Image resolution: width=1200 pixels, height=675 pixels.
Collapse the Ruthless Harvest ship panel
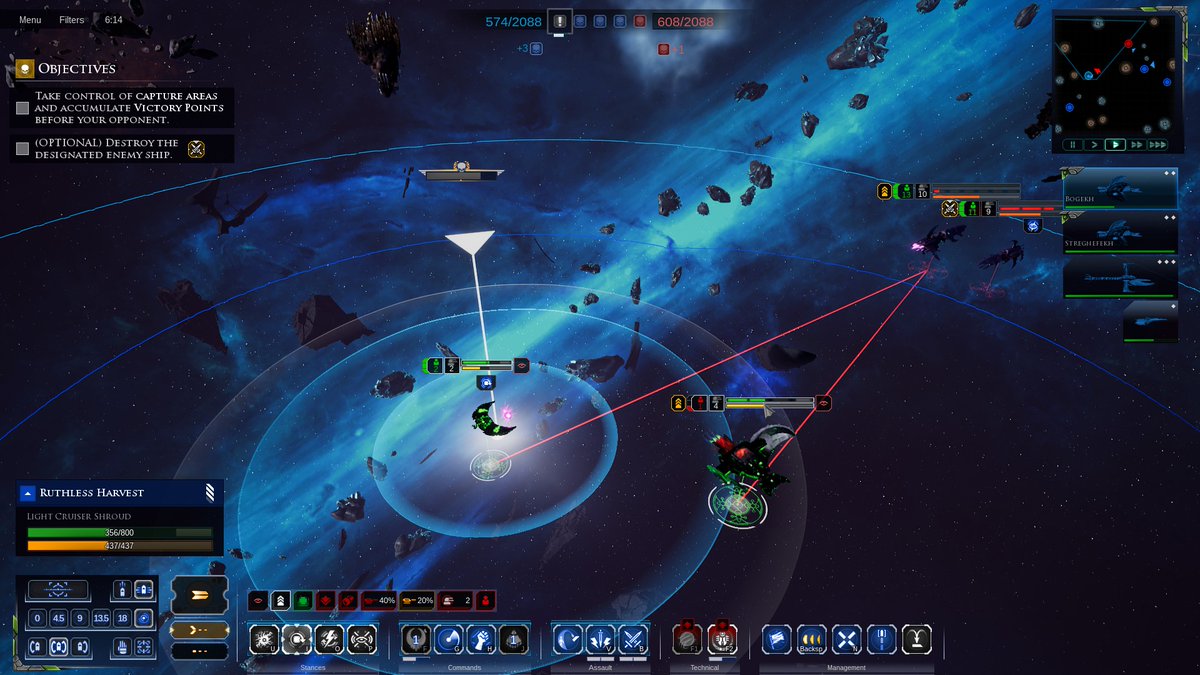click(x=28, y=493)
